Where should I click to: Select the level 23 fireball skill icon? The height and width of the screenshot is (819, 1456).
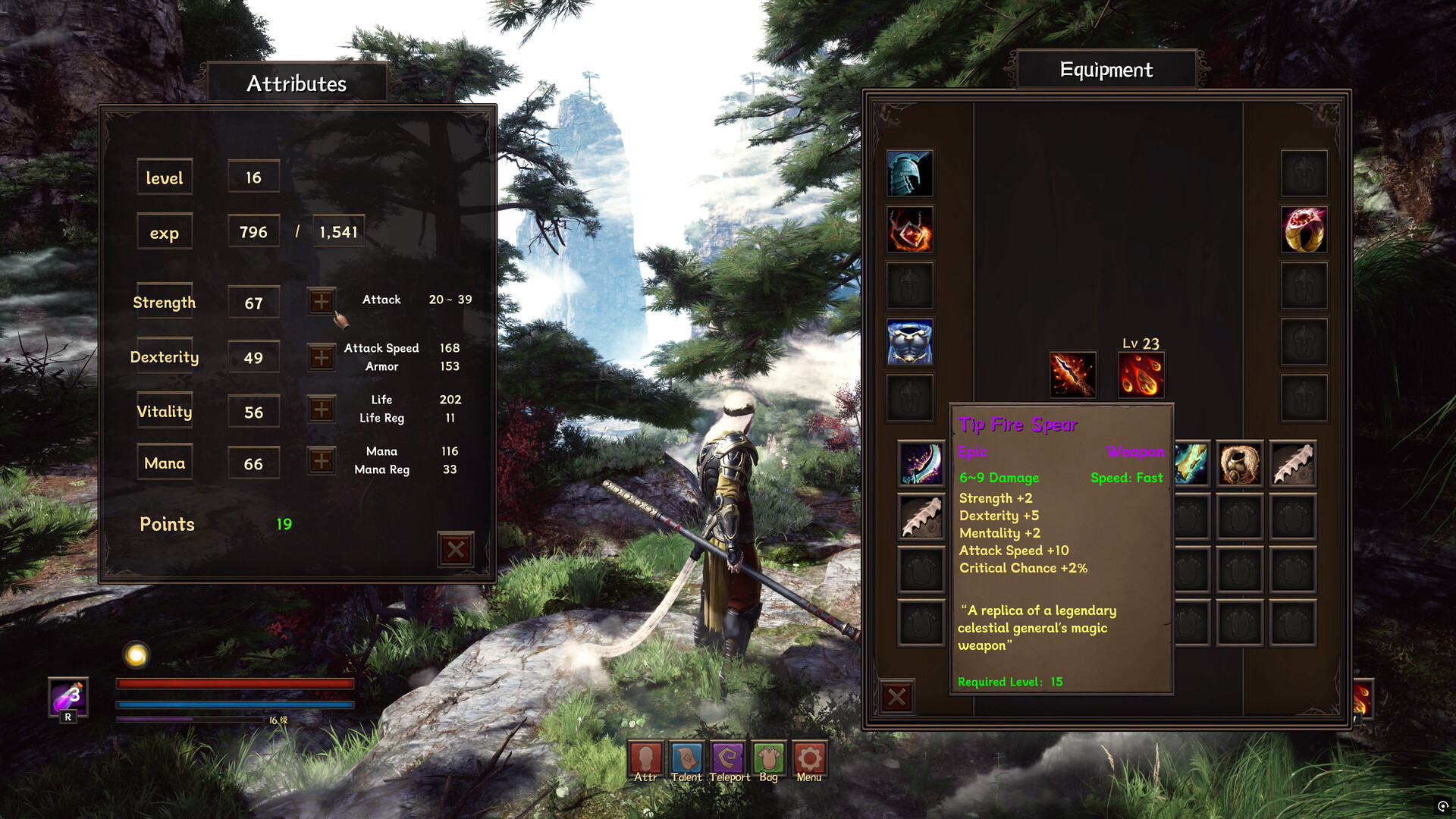click(x=1141, y=375)
